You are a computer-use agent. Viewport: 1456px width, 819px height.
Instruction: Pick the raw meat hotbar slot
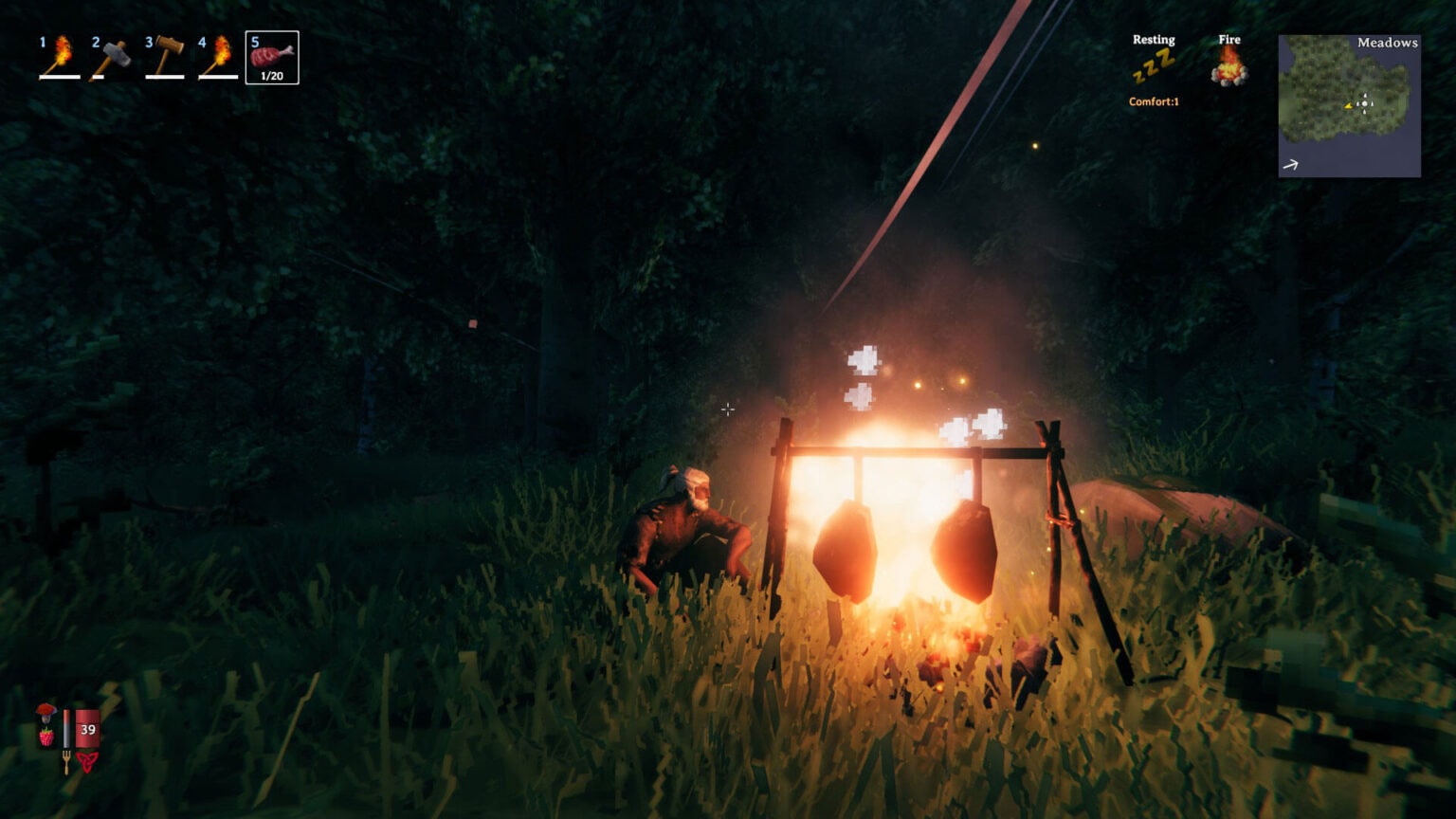pos(272,58)
